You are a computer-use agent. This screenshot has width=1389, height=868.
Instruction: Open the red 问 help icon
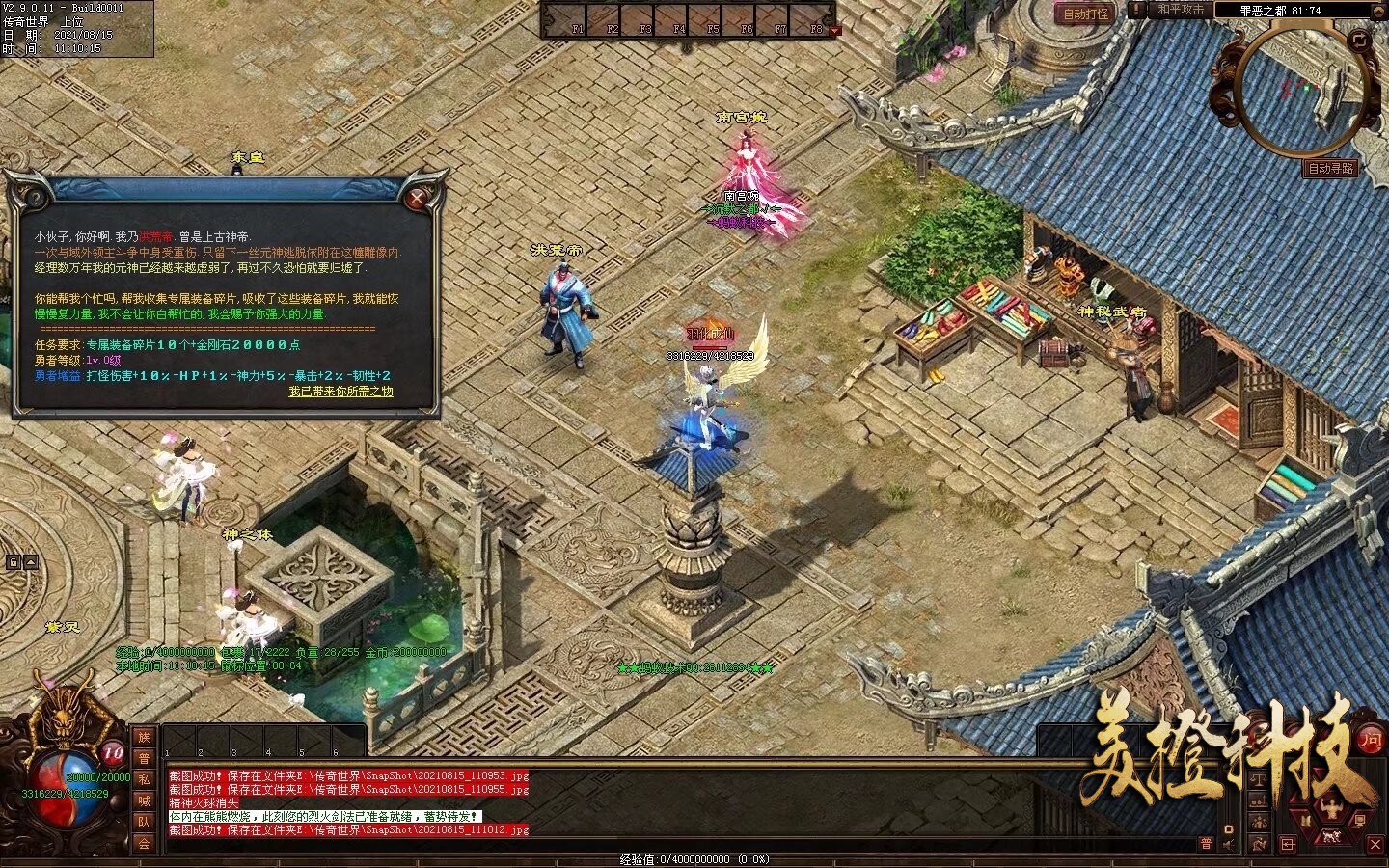click(x=1371, y=741)
